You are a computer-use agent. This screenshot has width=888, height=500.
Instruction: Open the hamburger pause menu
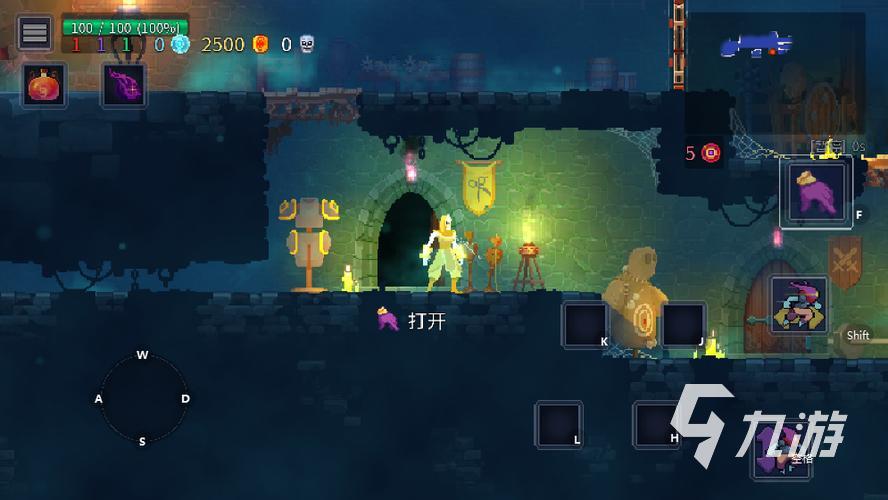pos(35,33)
